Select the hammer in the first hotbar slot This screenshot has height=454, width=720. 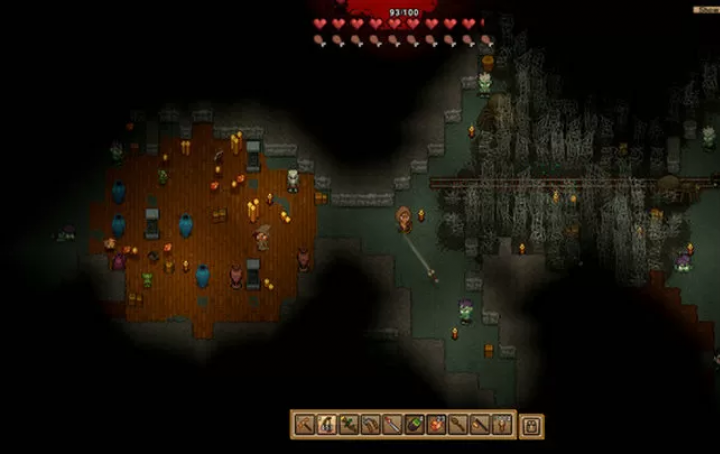(304, 425)
